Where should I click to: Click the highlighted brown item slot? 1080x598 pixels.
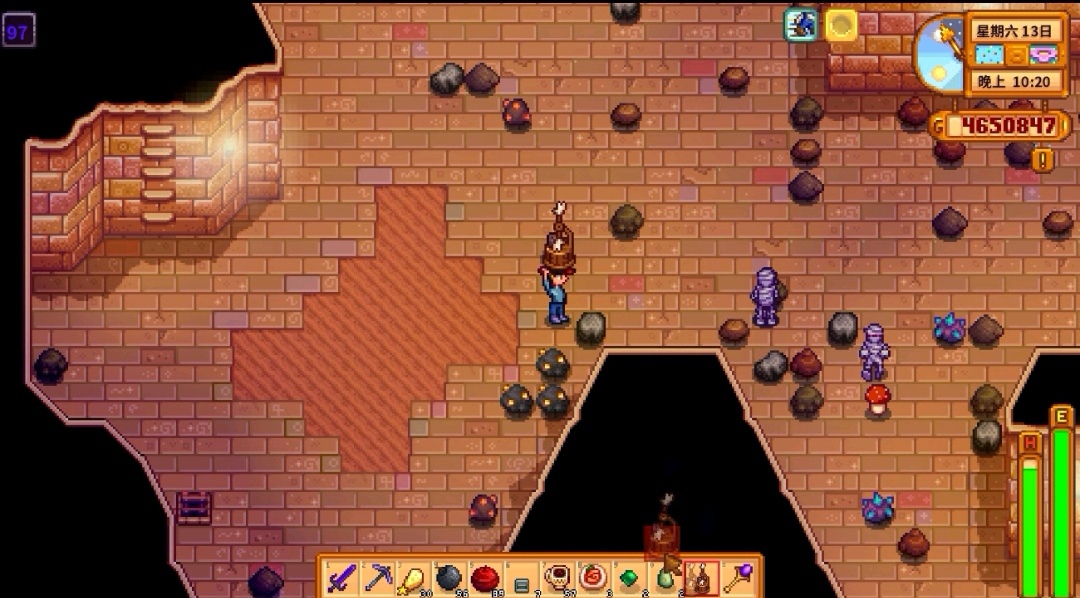tap(700, 577)
